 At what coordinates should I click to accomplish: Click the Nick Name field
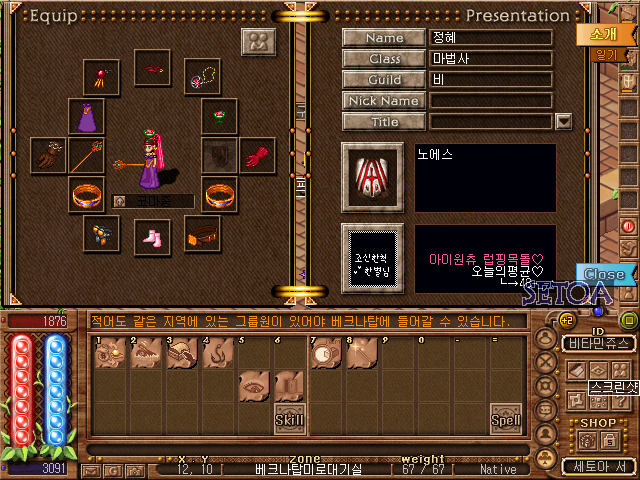490,100
